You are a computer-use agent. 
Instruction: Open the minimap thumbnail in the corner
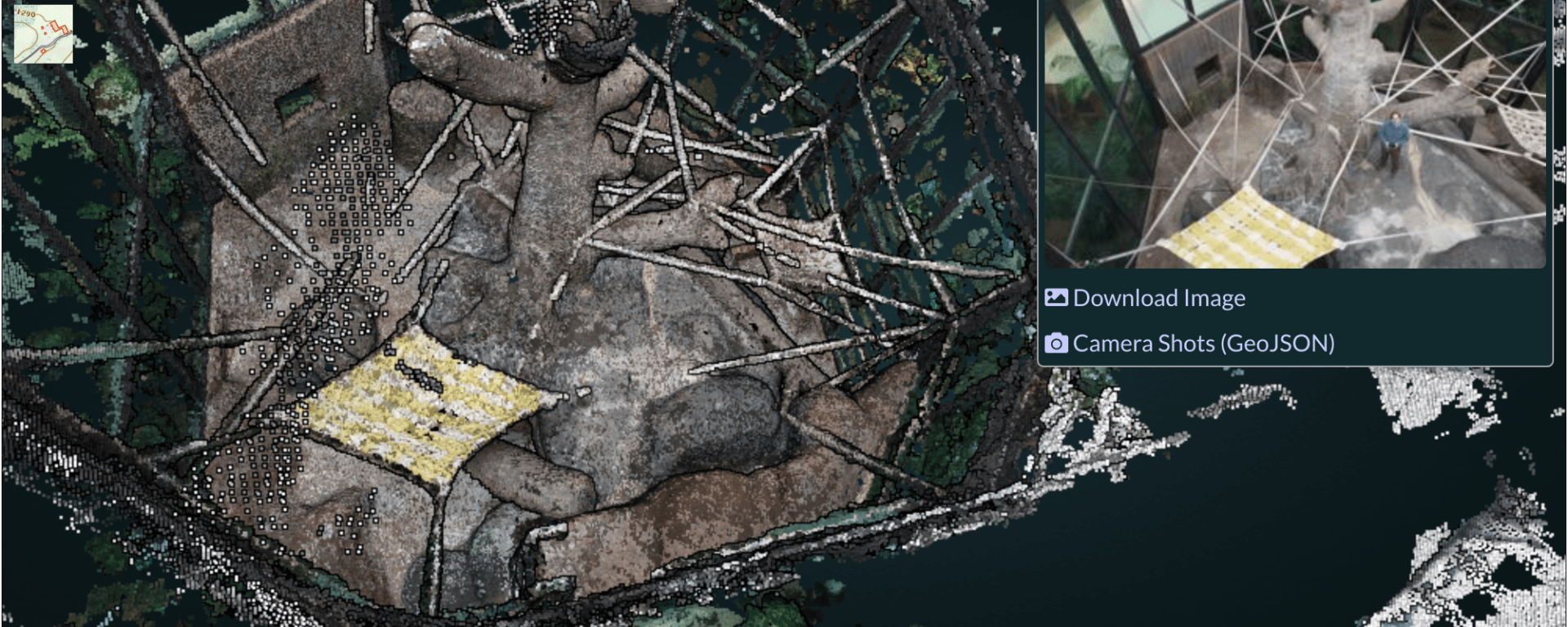[x=43, y=34]
